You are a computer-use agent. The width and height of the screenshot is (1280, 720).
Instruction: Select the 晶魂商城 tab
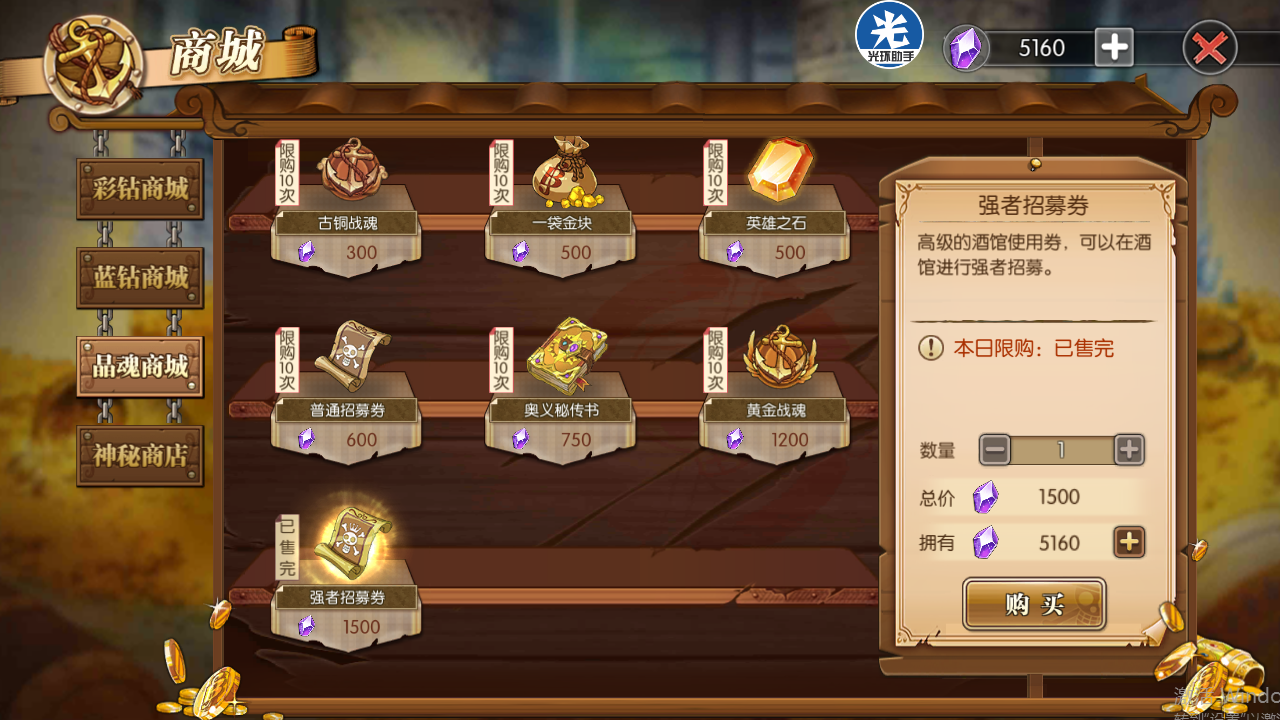[x=140, y=366]
